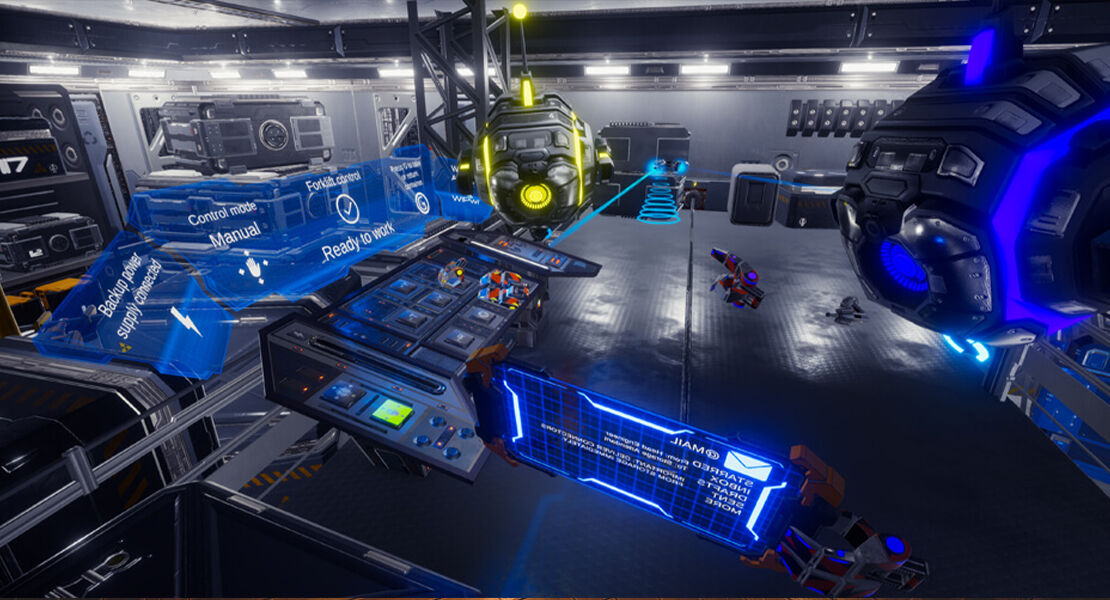Click the circular arrow icon on hologram
The width and height of the screenshot is (1110, 600).
(x=422, y=203)
